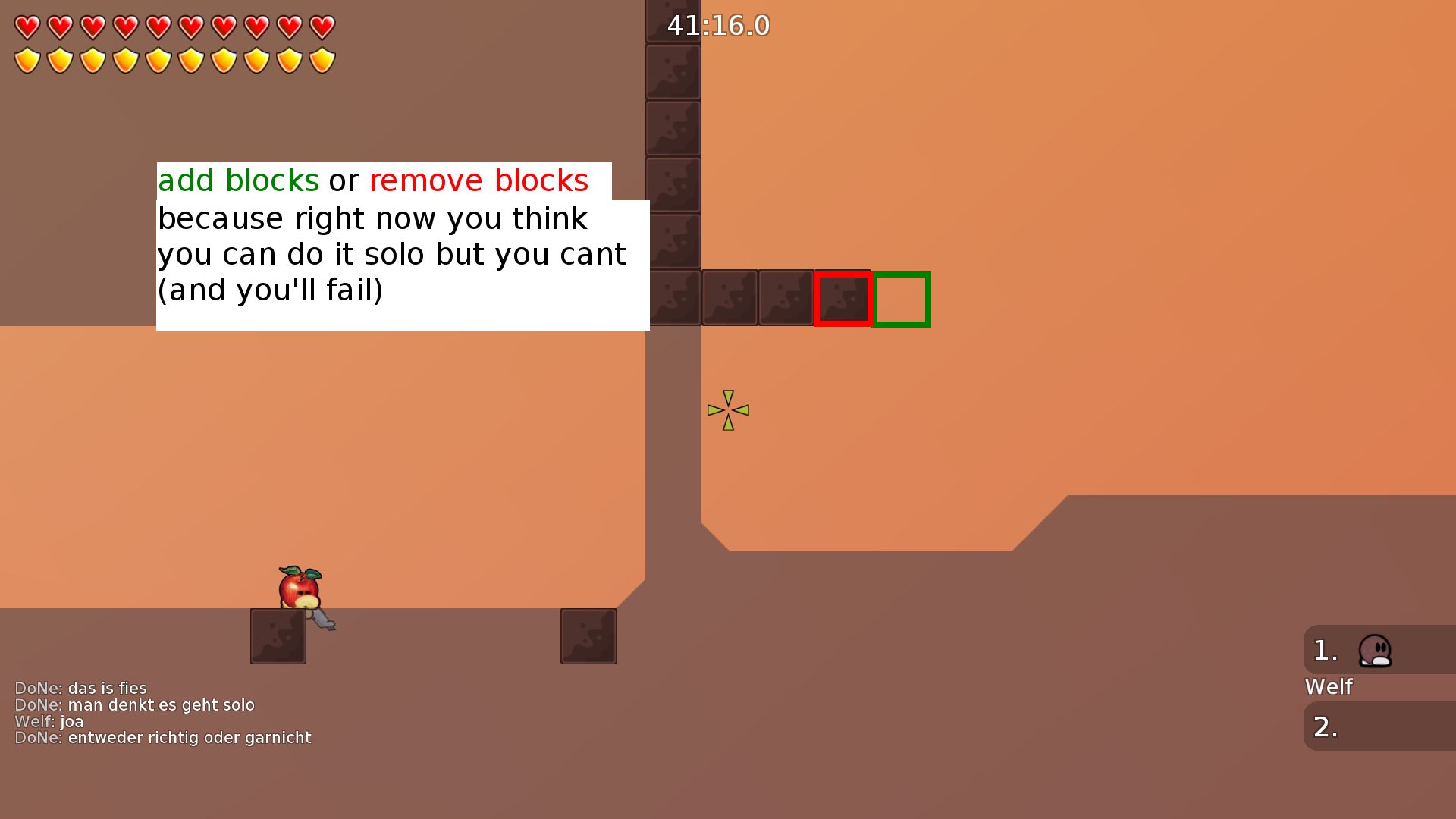Click the red 'remove blocks' text option
Image resolution: width=1456 pixels, height=819 pixels.
pos(479,180)
